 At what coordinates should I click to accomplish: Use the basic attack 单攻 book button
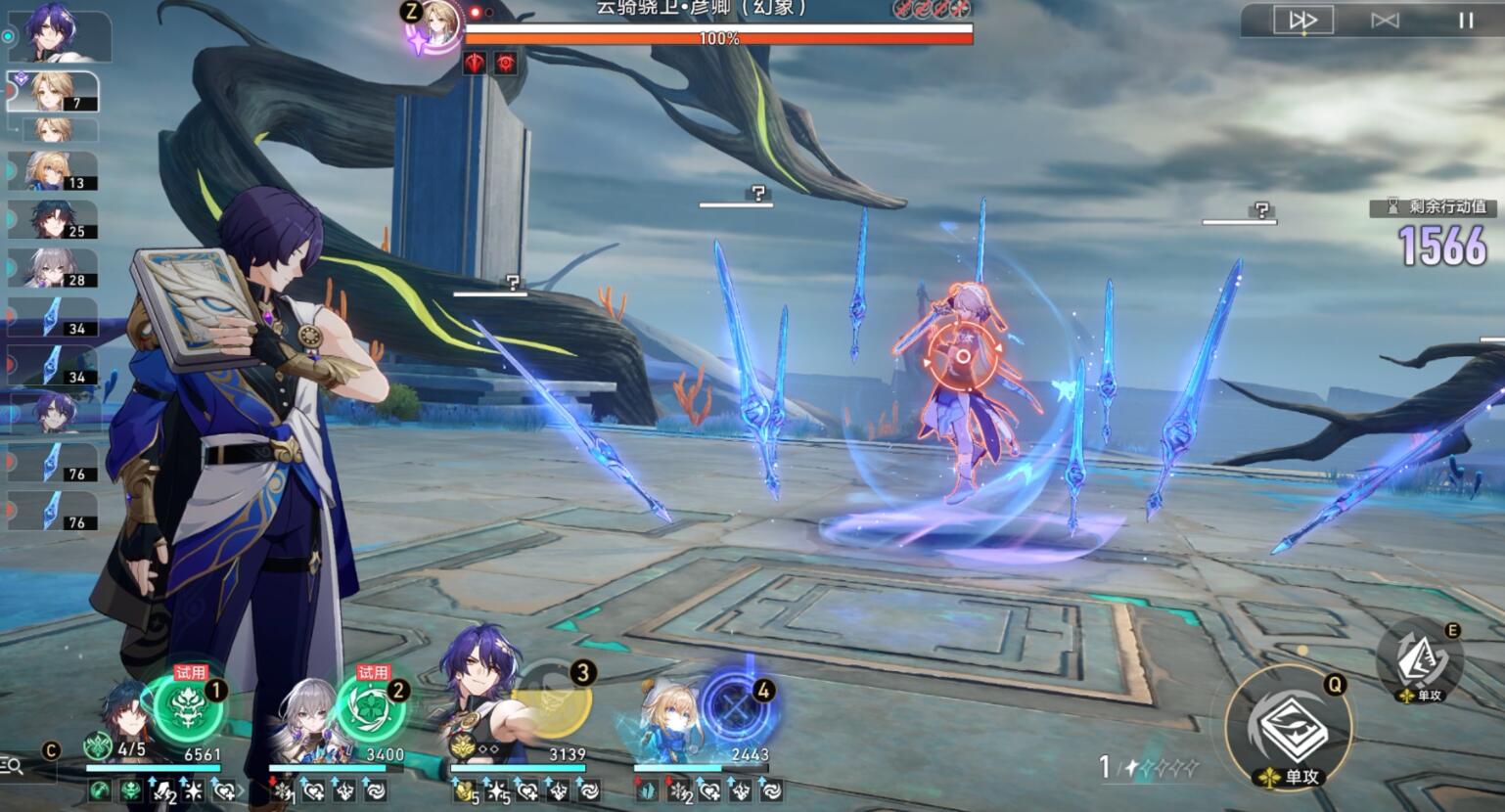(1289, 726)
